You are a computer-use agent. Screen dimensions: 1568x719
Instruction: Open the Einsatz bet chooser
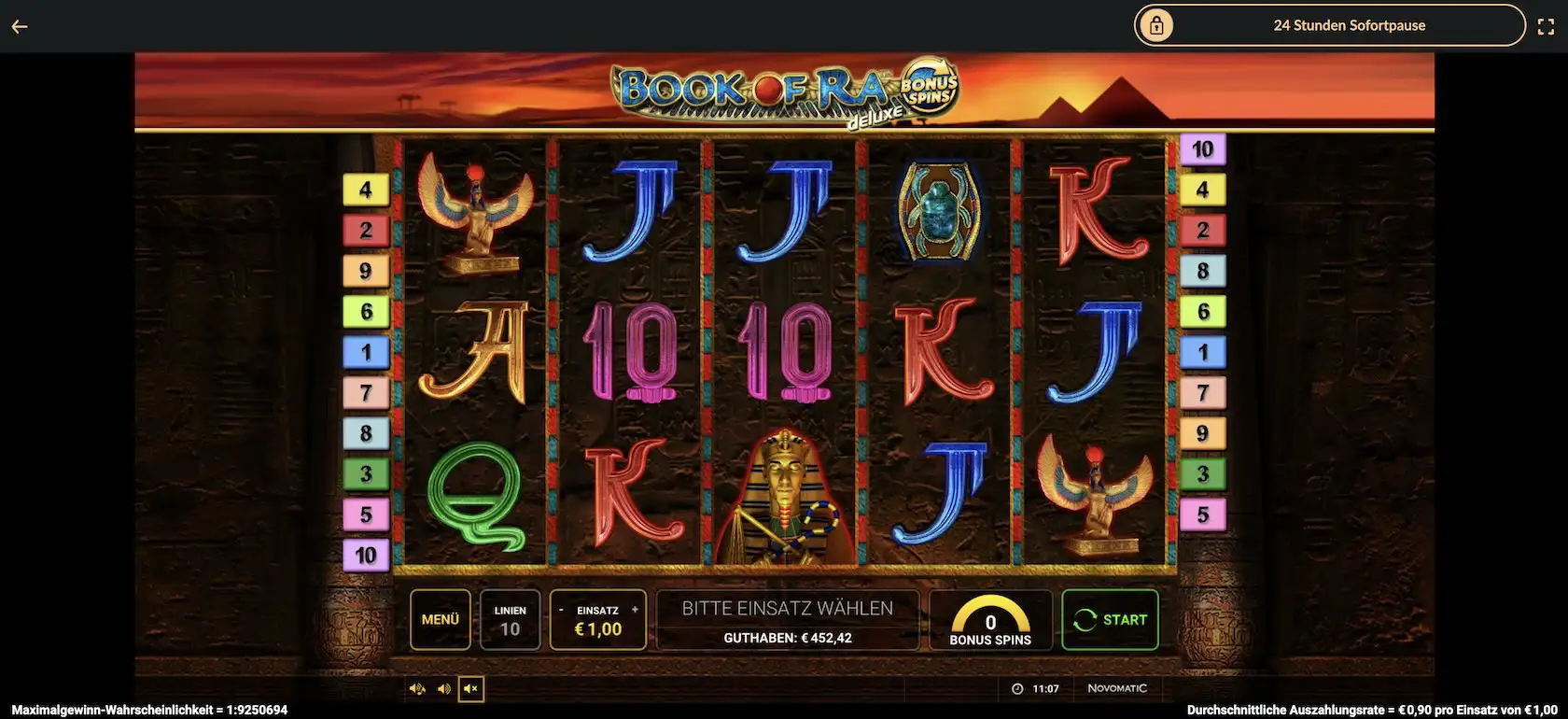tap(597, 627)
